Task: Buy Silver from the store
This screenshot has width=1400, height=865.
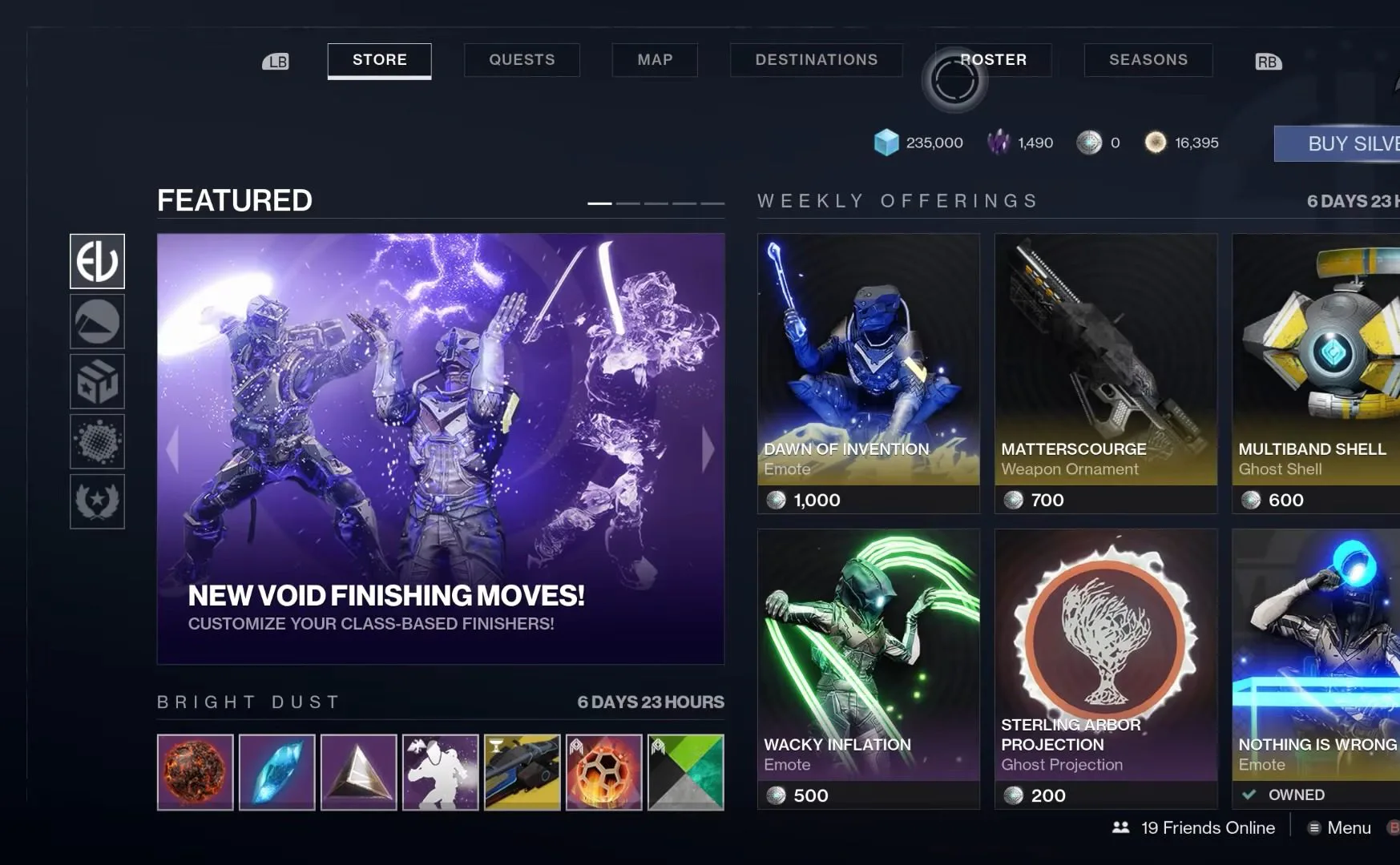Action: tap(1338, 144)
